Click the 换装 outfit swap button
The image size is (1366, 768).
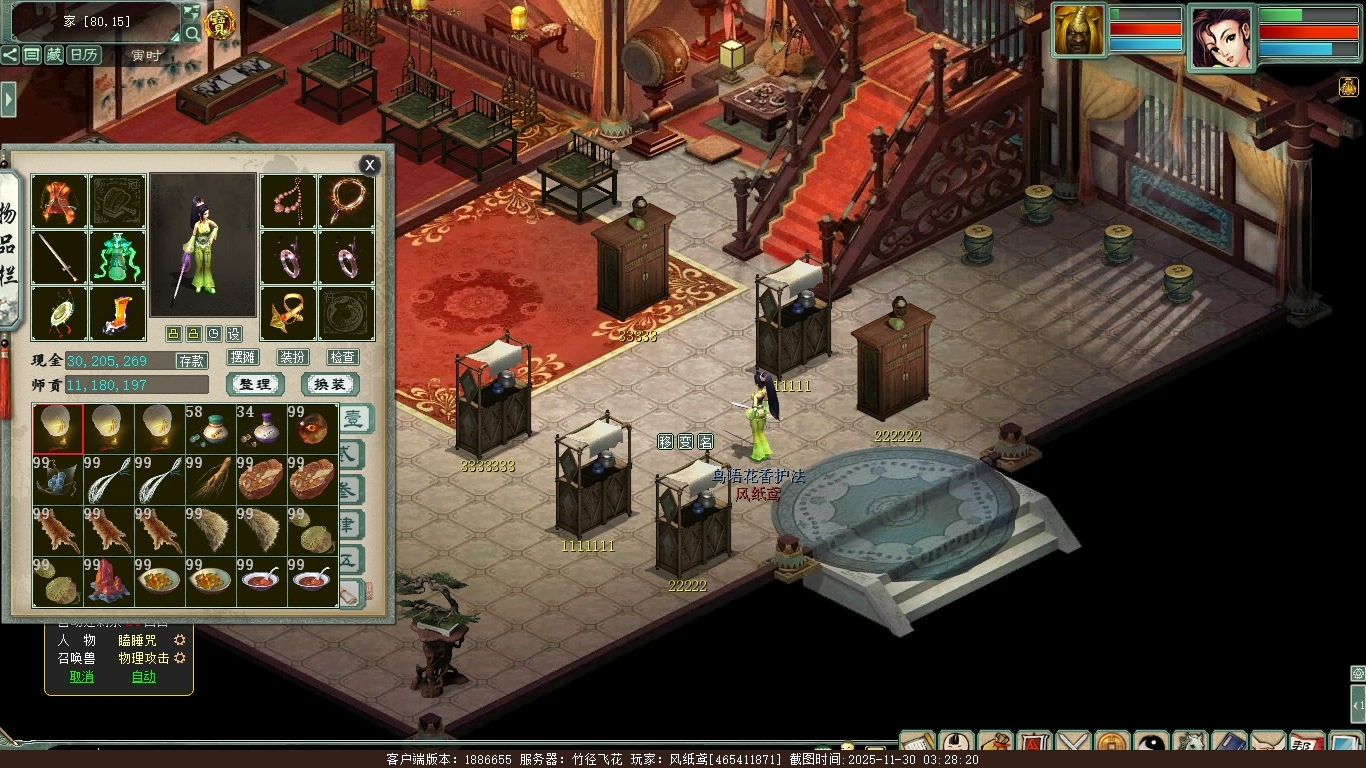coord(329,385)
